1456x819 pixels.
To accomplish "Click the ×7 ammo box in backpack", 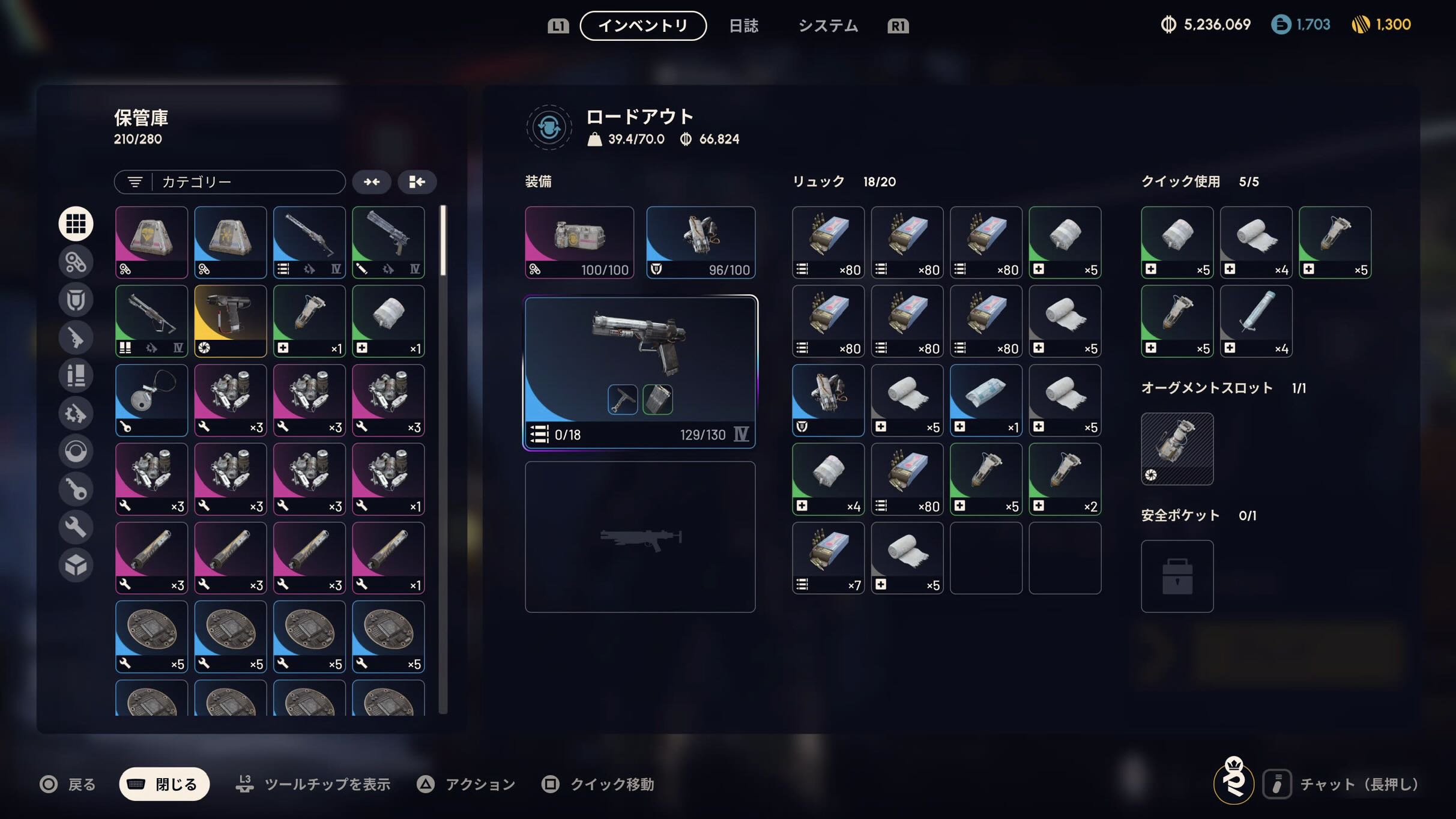I will tap(828, 558).
